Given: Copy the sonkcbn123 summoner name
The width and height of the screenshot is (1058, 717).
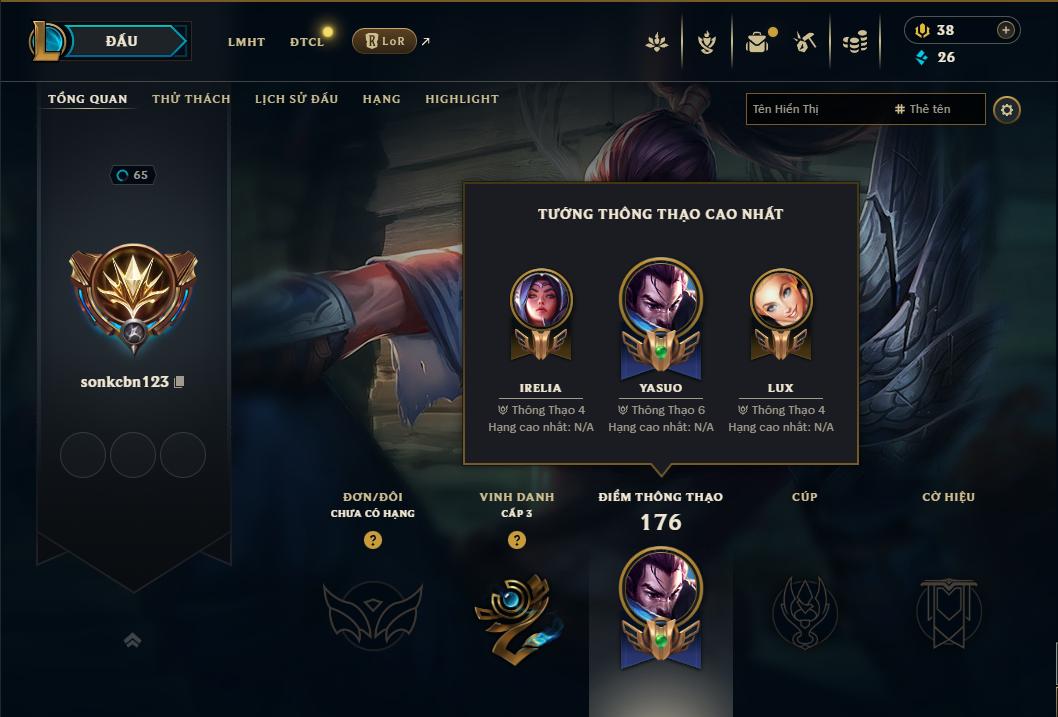Looking at the screenshot, I should (179, 382).
